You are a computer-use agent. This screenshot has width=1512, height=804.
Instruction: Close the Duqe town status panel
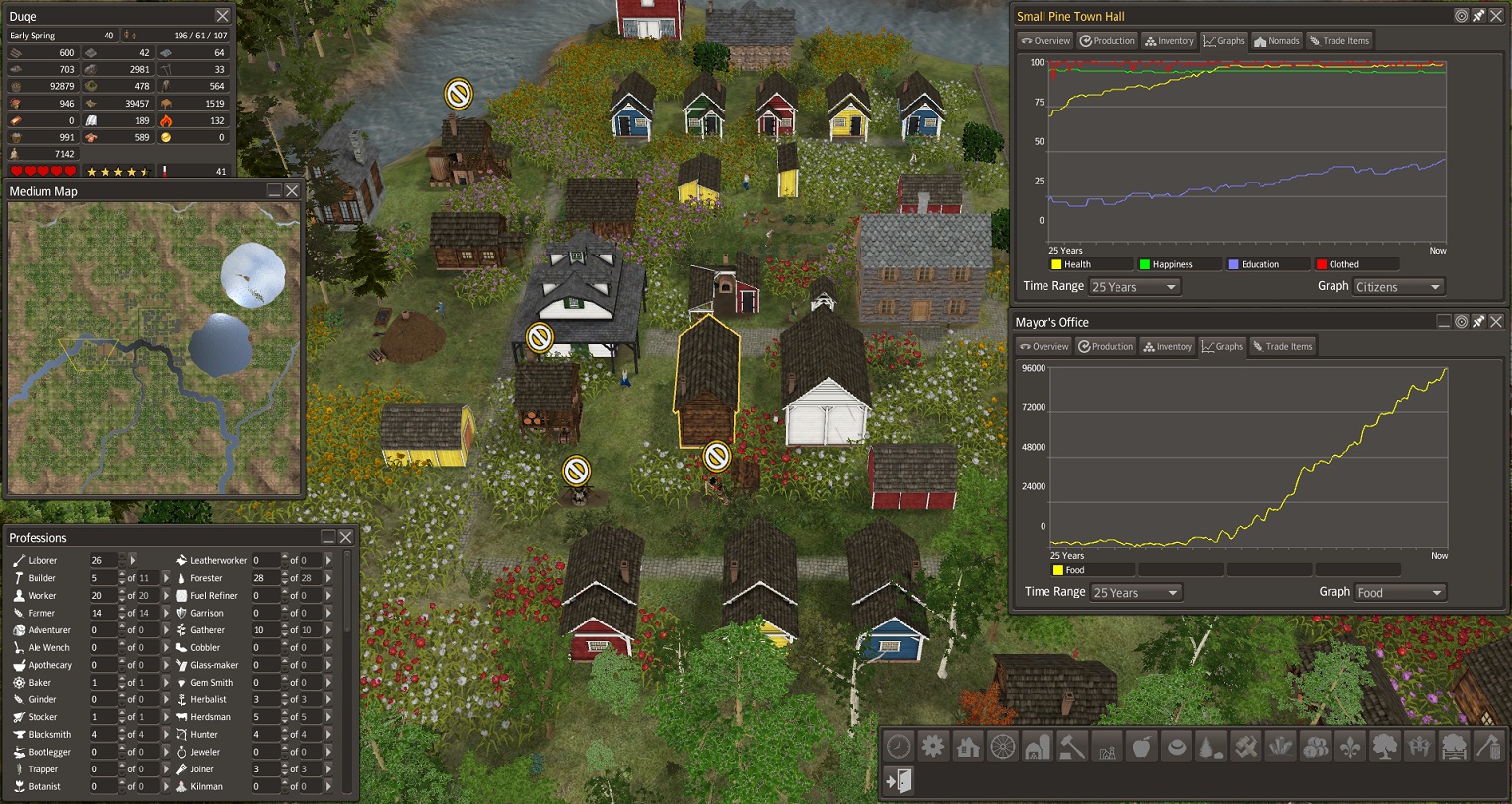tap(223, 16)
